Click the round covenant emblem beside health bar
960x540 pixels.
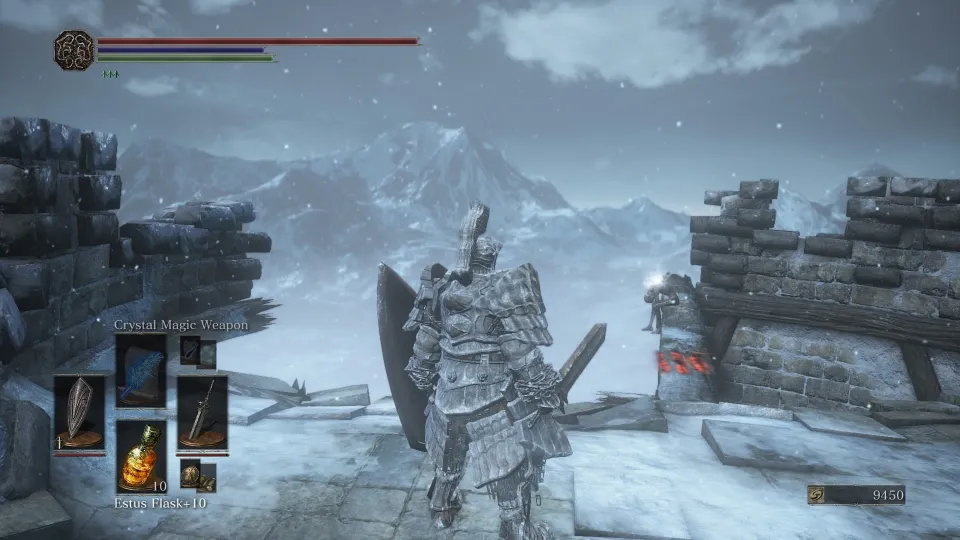[x=74, y=50]
